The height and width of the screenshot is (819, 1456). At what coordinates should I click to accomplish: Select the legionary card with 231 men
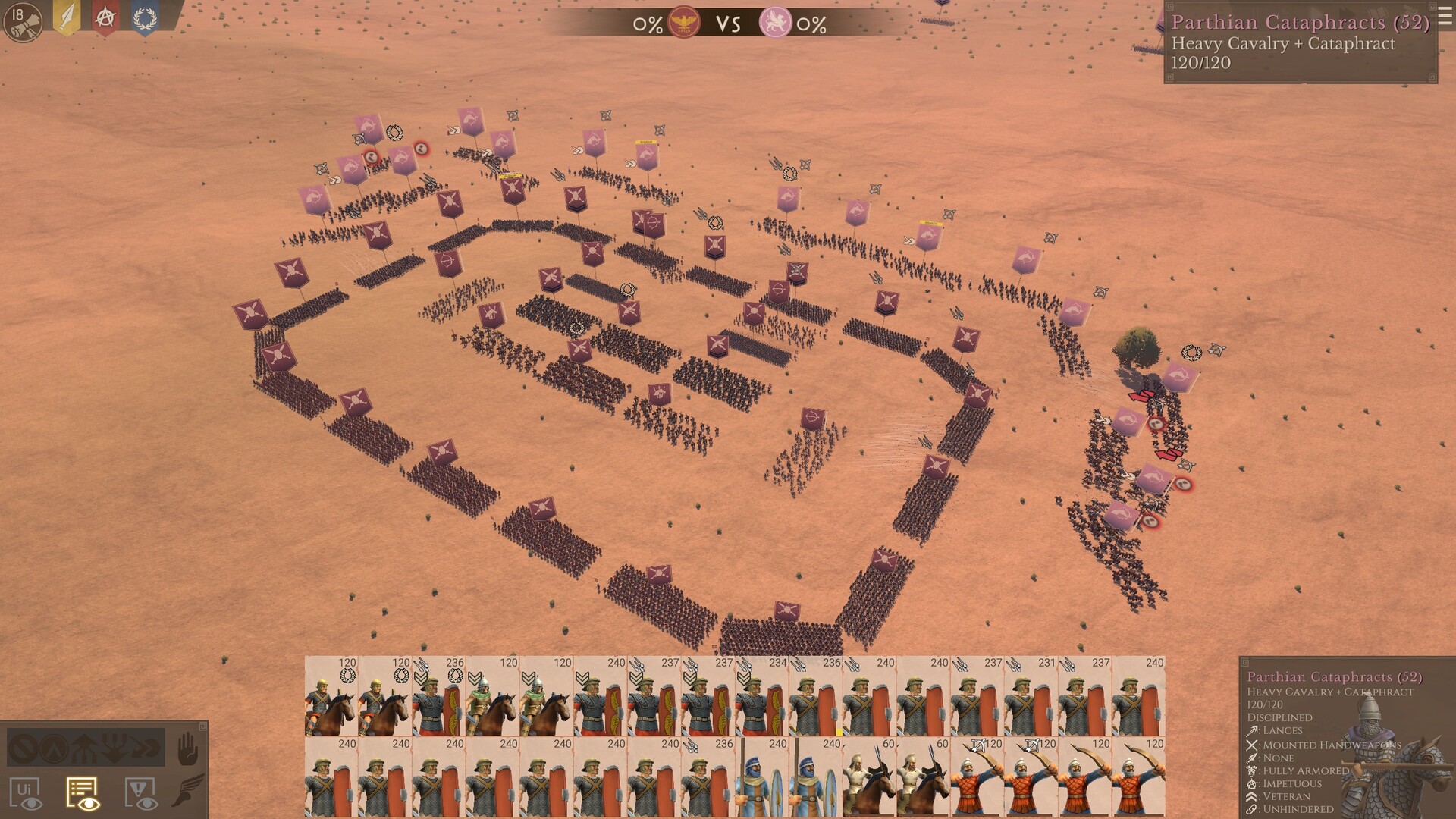[1031, 696]
